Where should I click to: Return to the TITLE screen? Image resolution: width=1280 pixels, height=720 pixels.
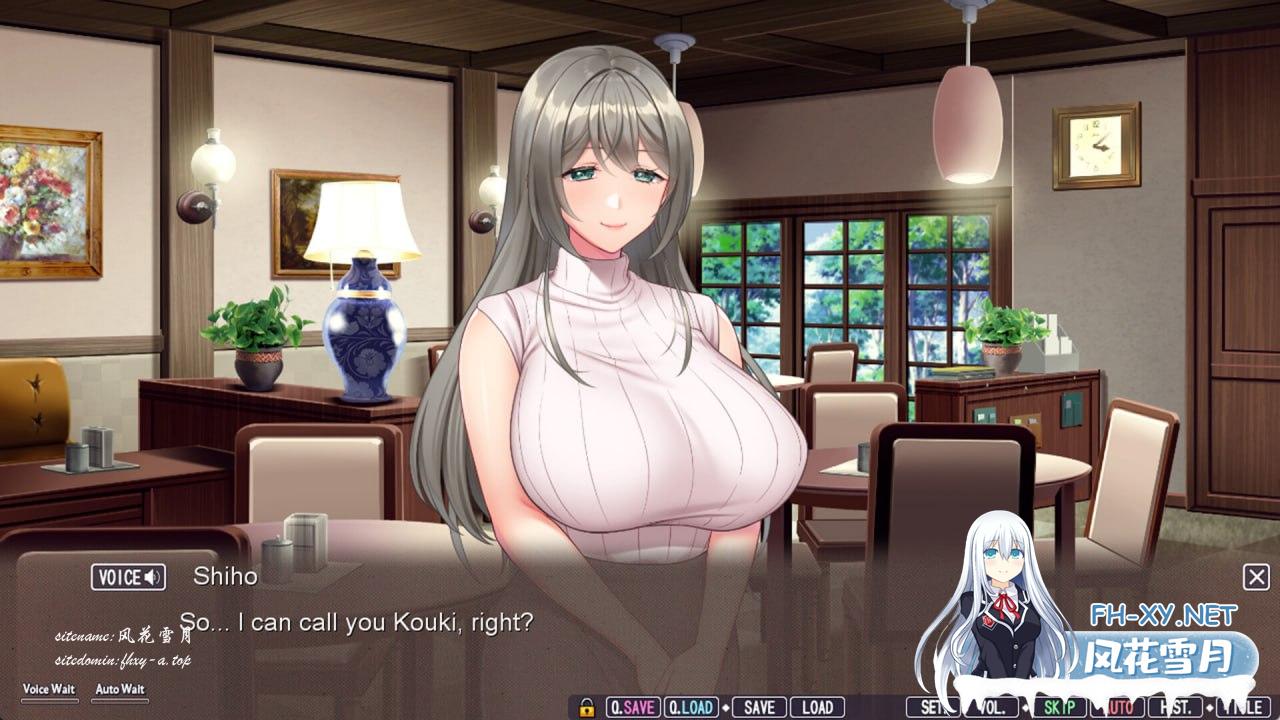click(x=1245, y=705)
